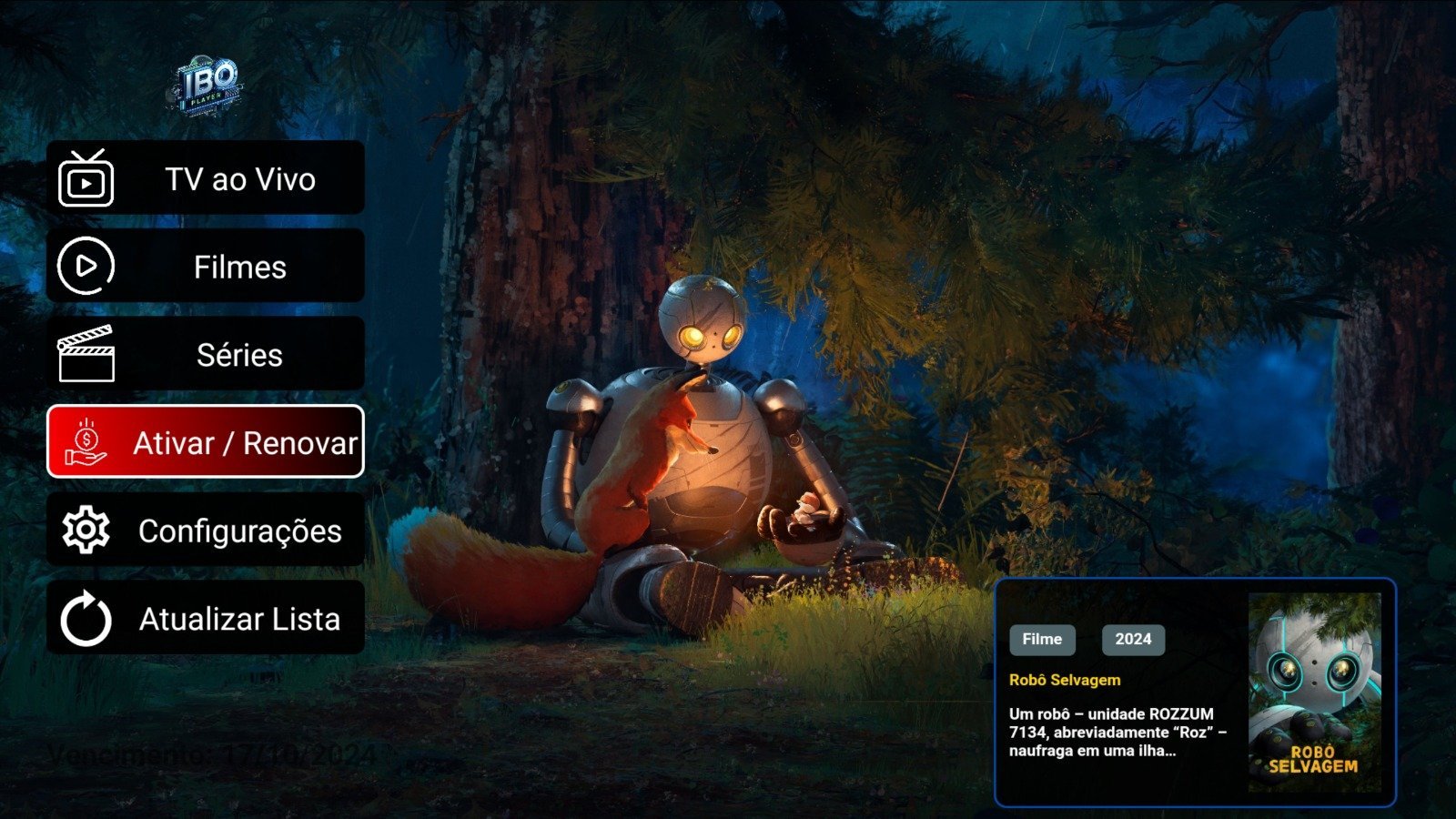Open the TV ao Vivo menu
The image size is (1456, 819).
point(206,178)
